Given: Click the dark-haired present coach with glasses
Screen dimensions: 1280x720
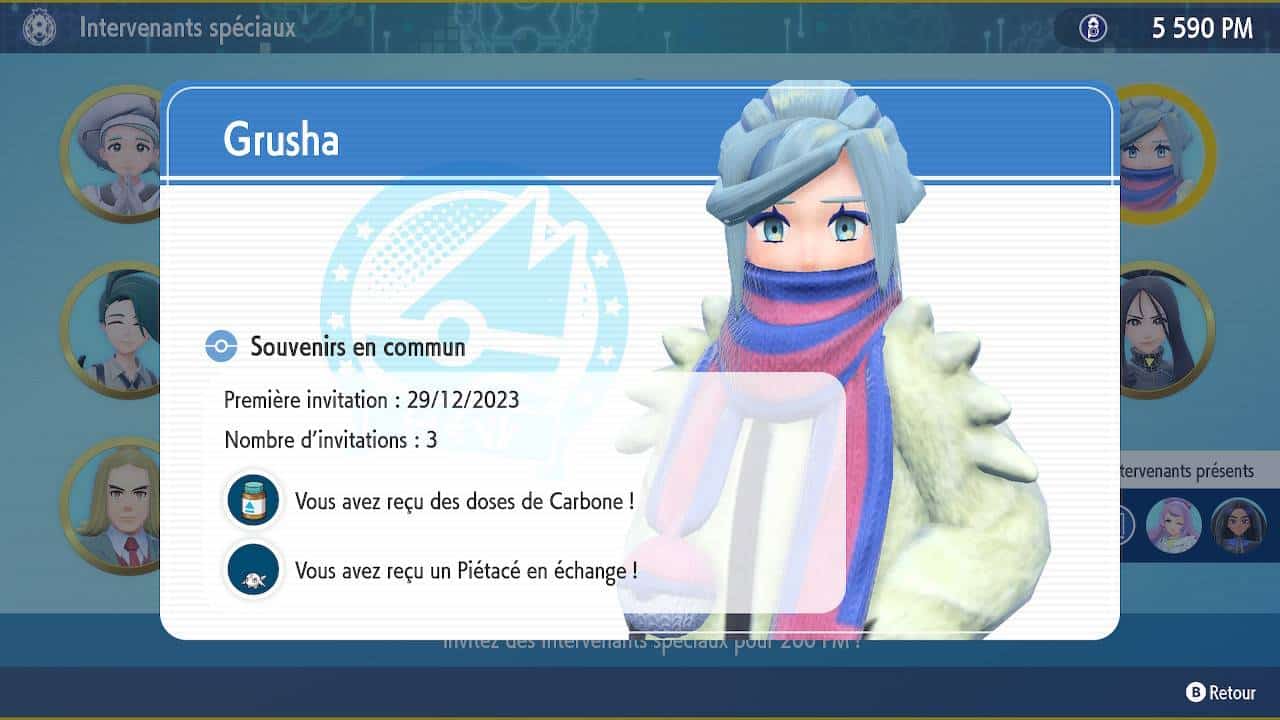Looking at the screenshot, I should [x=1237, y=524].
